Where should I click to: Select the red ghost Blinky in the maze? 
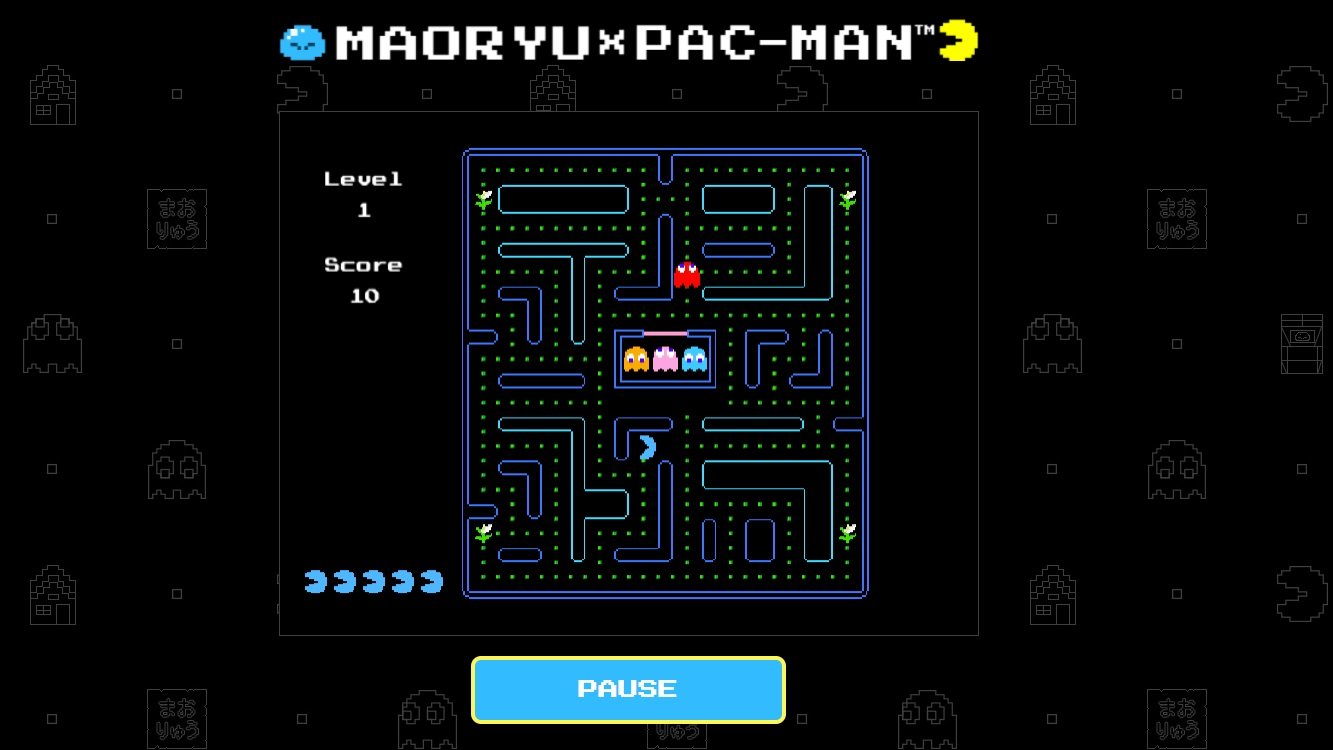tap(687, 274)
